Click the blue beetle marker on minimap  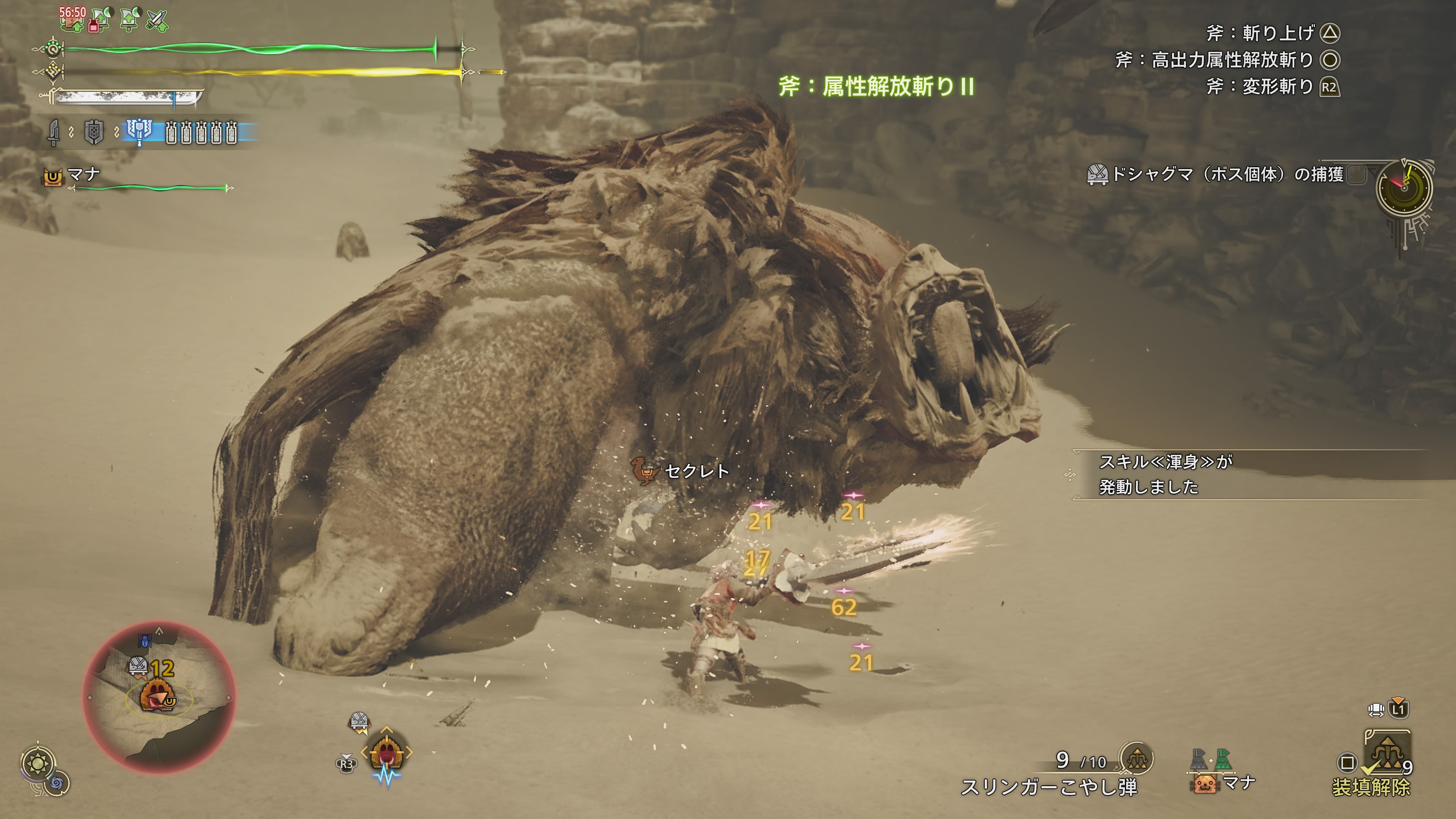[x=145, y=641]
